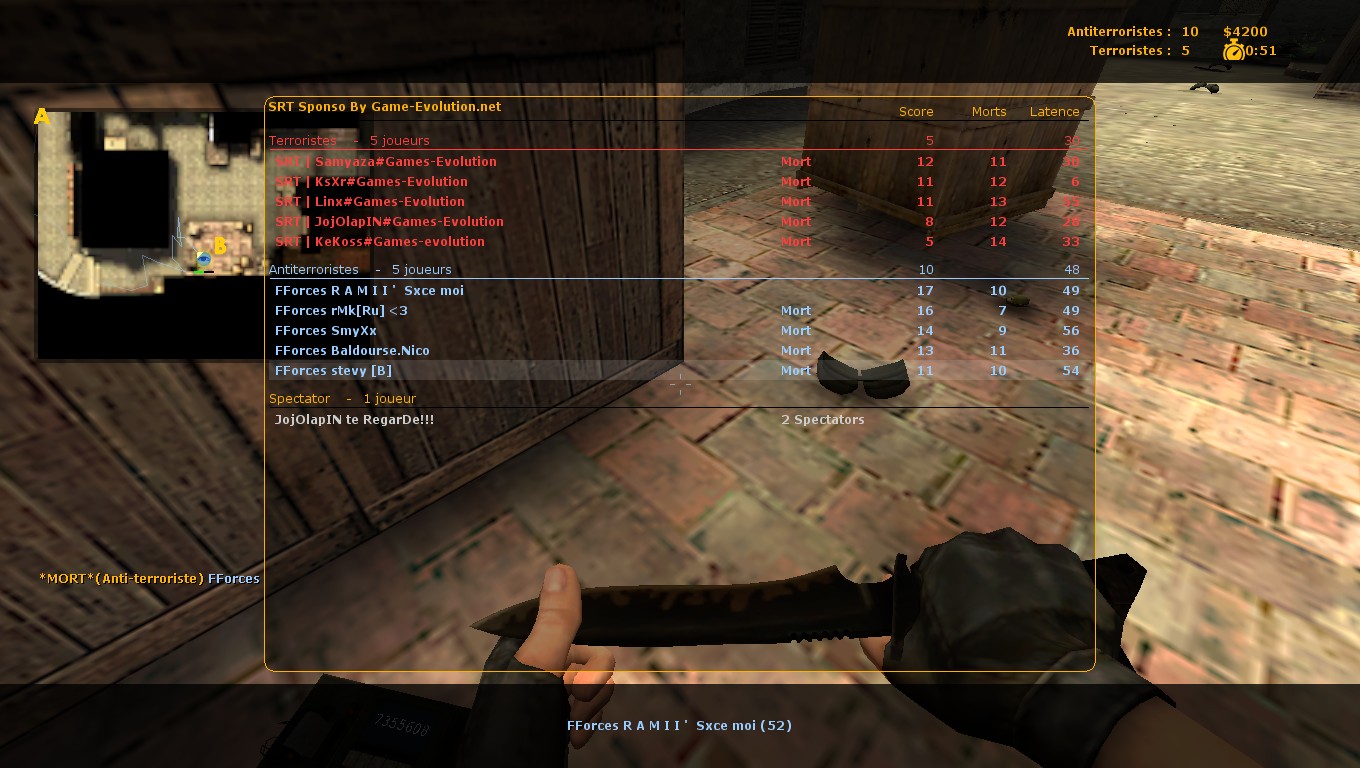Choose player FForces rMk[Ru] <3
Screen dimensions: 1360x768
[342, 311]
